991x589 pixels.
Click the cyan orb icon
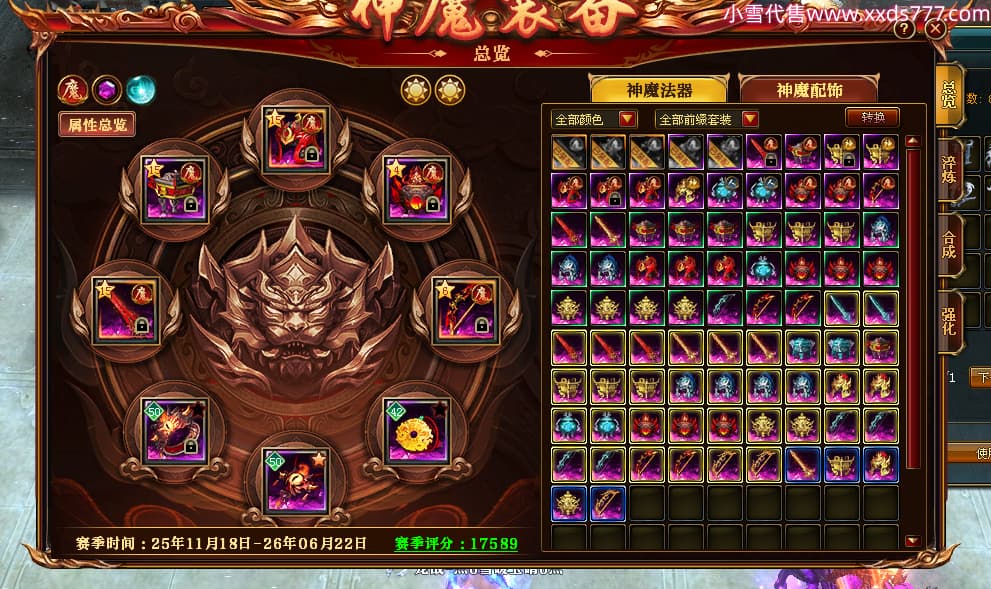(141, 90)
